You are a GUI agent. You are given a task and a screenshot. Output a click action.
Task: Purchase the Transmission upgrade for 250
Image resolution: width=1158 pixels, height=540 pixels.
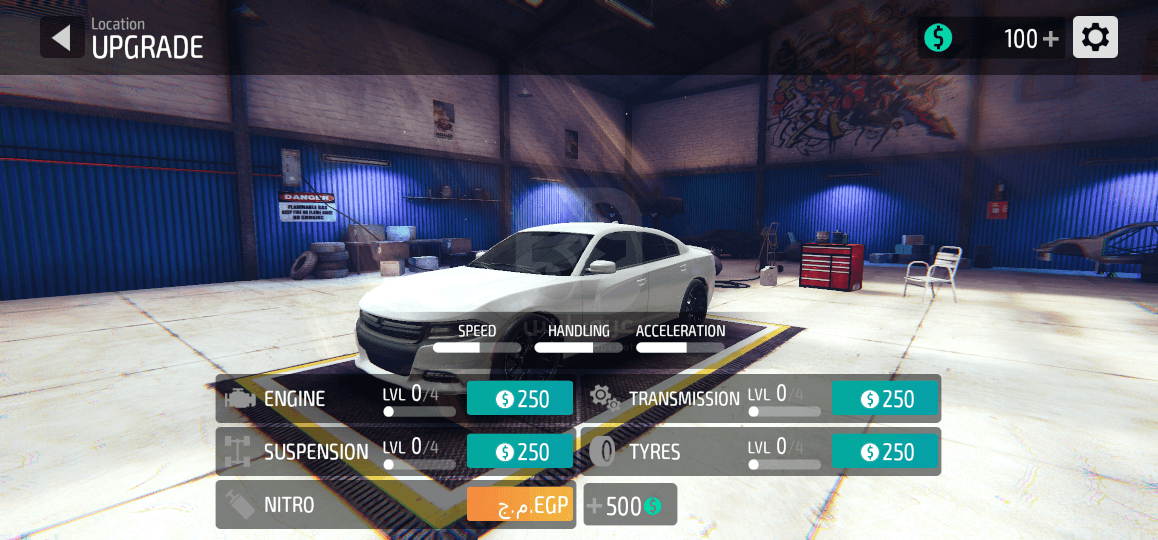click(885, 399)
